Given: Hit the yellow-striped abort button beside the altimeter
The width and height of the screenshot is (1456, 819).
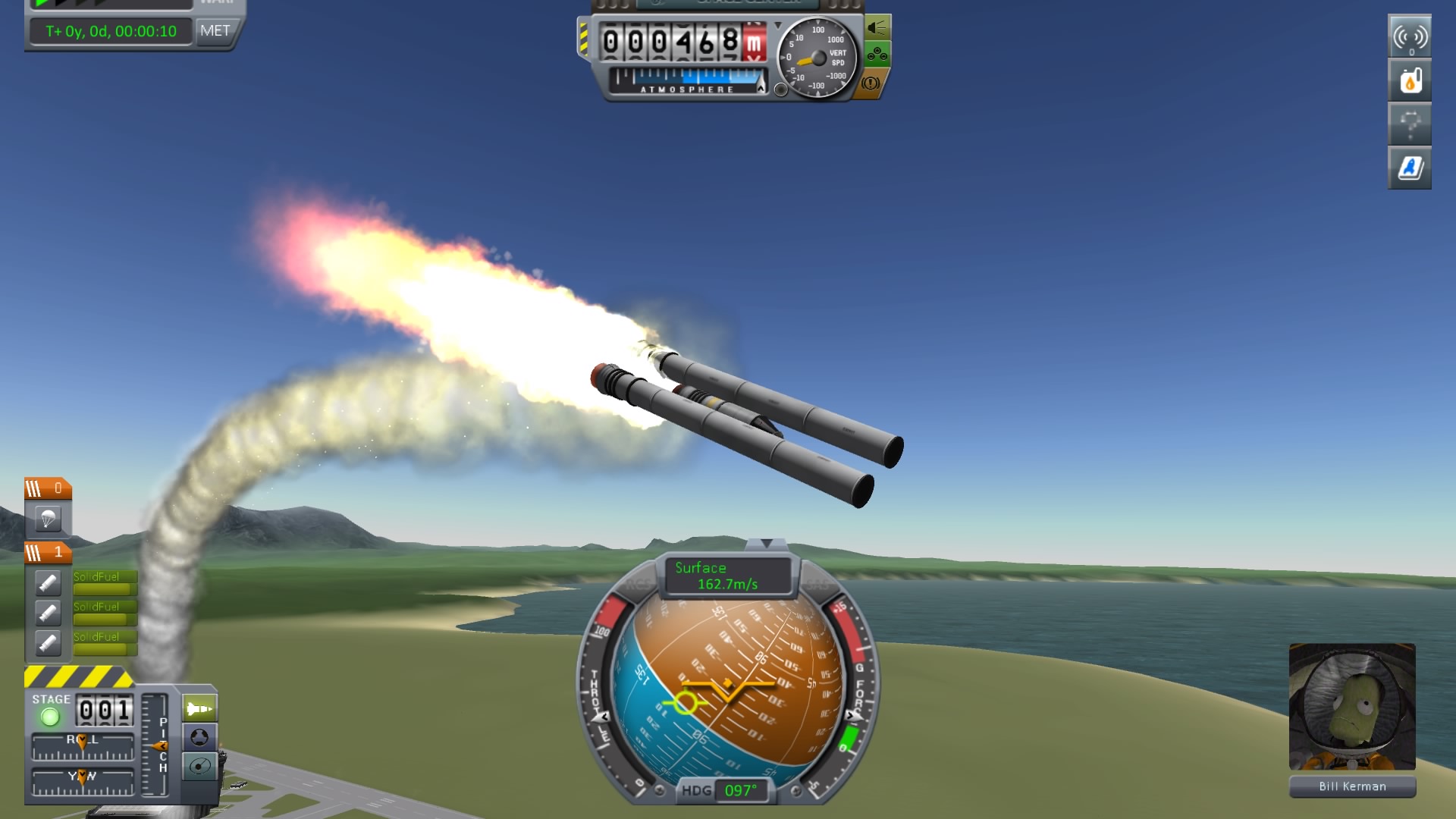Looking at the screenshot, I should click(582, 39).
